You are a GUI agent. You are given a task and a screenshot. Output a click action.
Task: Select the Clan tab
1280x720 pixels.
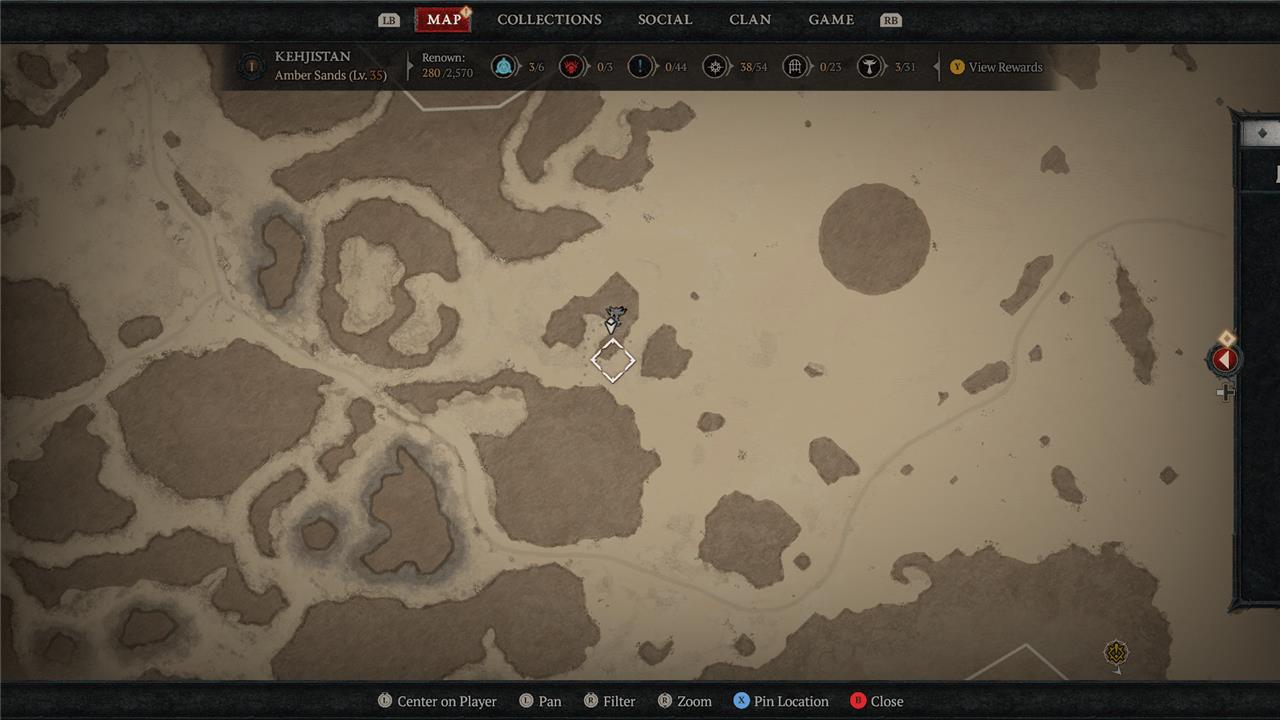[x=750, y=20]
